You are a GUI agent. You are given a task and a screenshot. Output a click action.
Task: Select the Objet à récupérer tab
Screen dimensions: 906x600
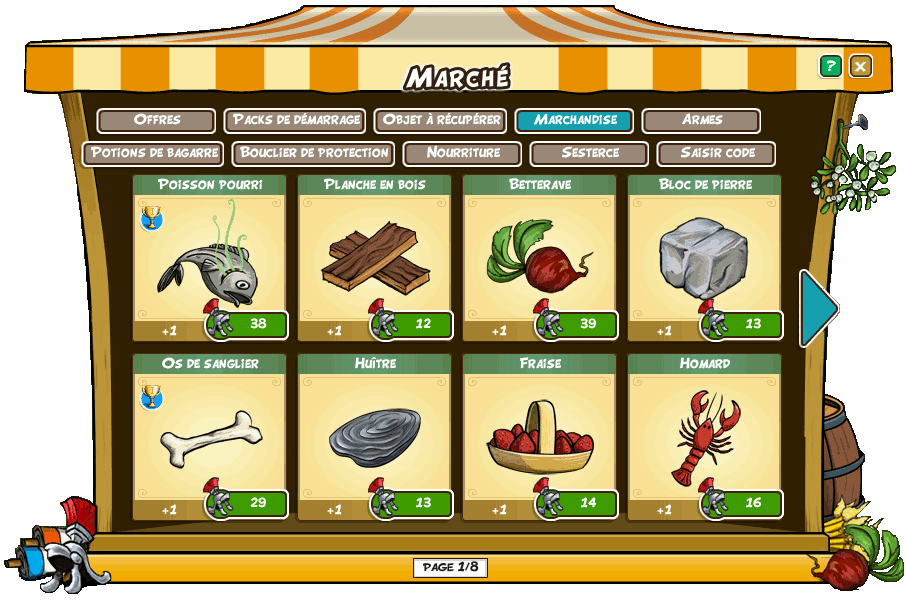pyautogui.click(x=440, y=120)
